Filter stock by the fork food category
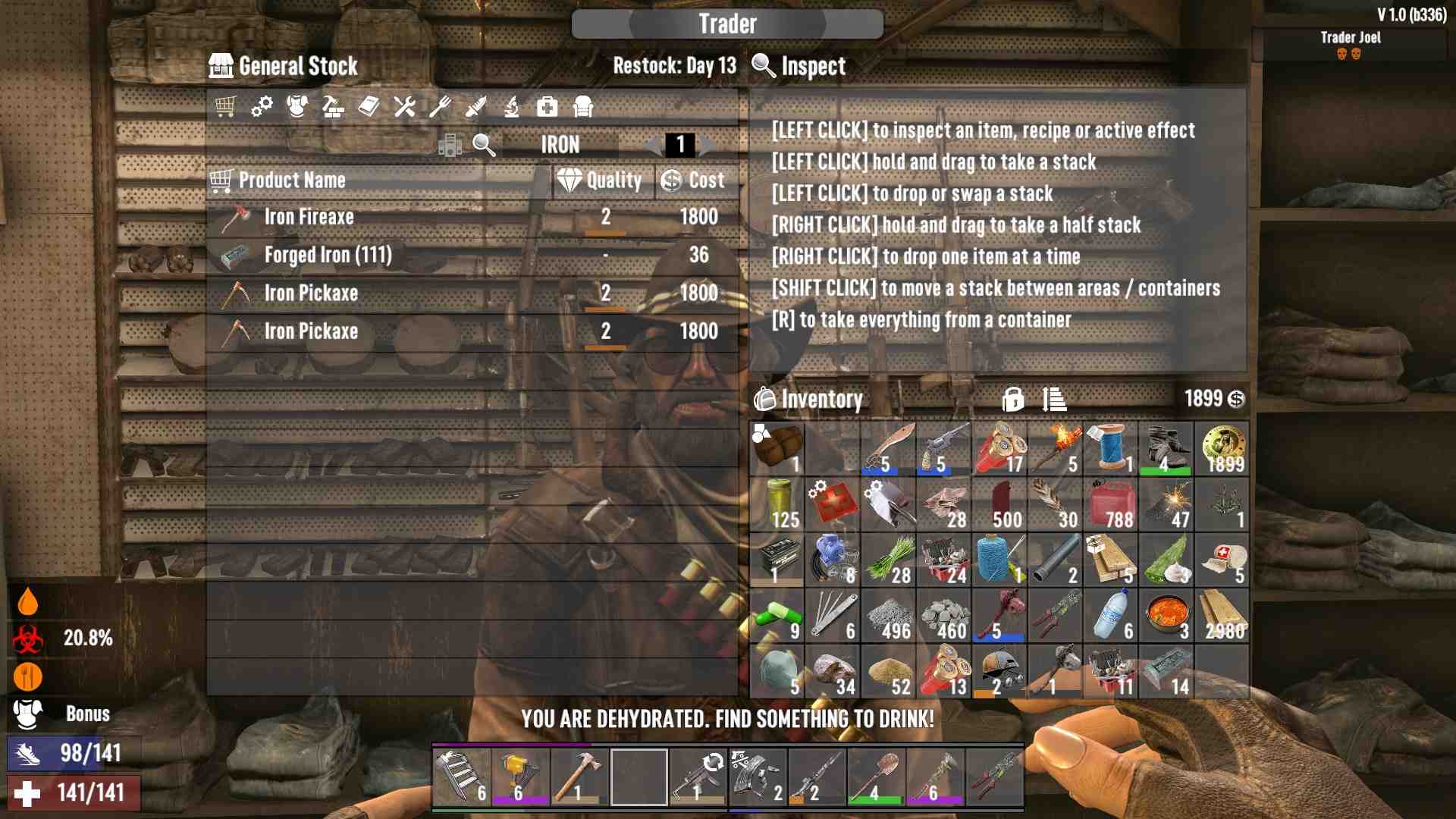 point(440,107)
